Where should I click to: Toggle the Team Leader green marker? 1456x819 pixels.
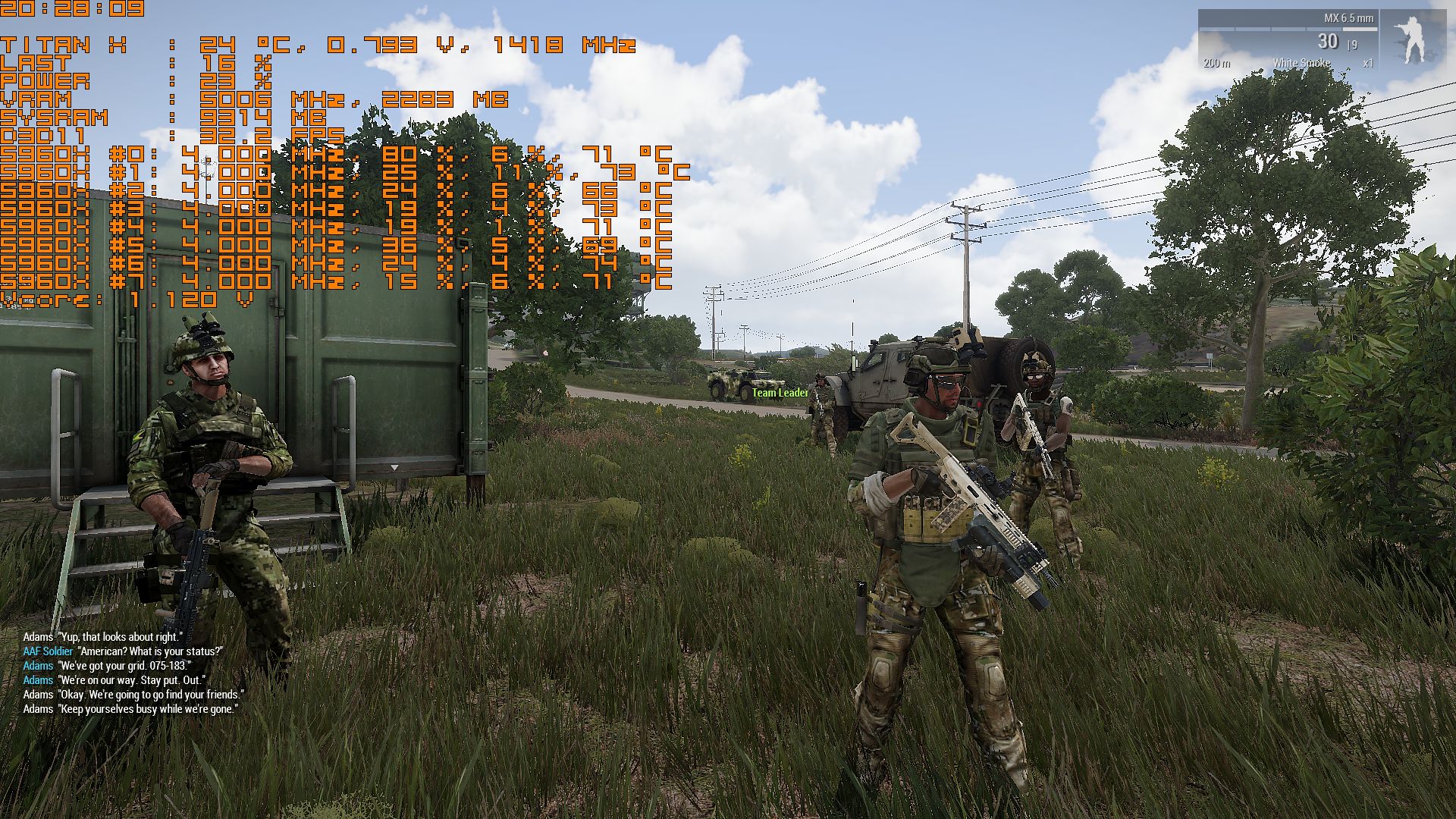(x=779, y=394)
